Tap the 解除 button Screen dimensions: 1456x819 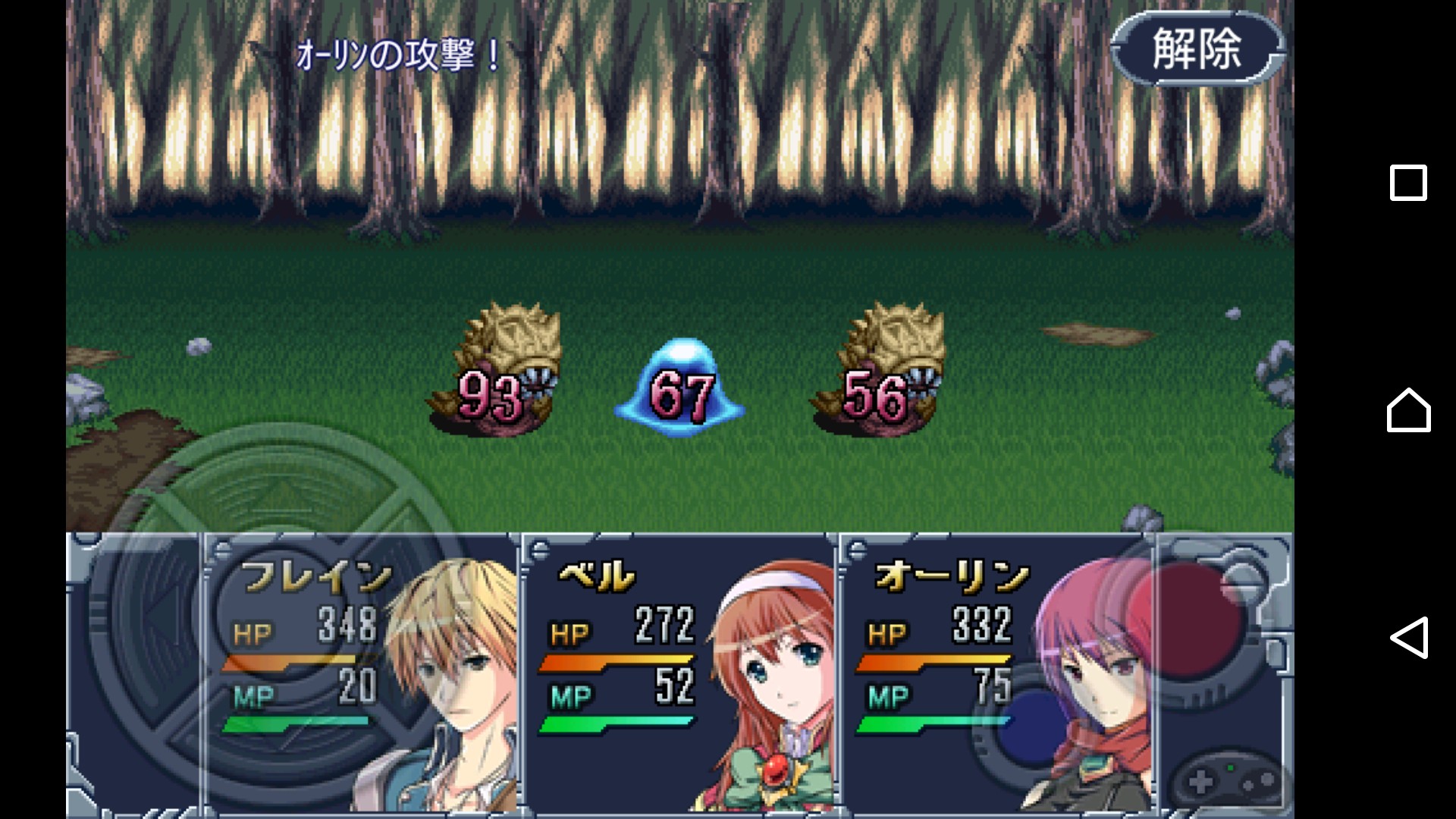click(1197, 49)
